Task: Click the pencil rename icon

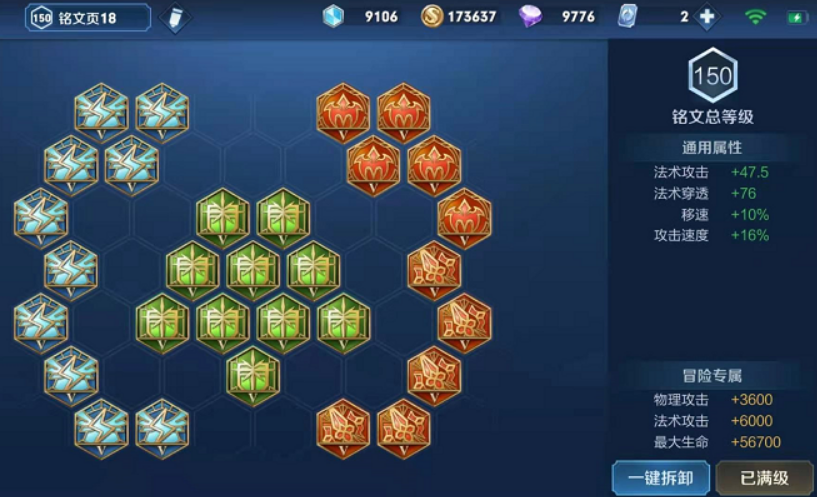Action: pyautogui.click(x=174, y=18)
